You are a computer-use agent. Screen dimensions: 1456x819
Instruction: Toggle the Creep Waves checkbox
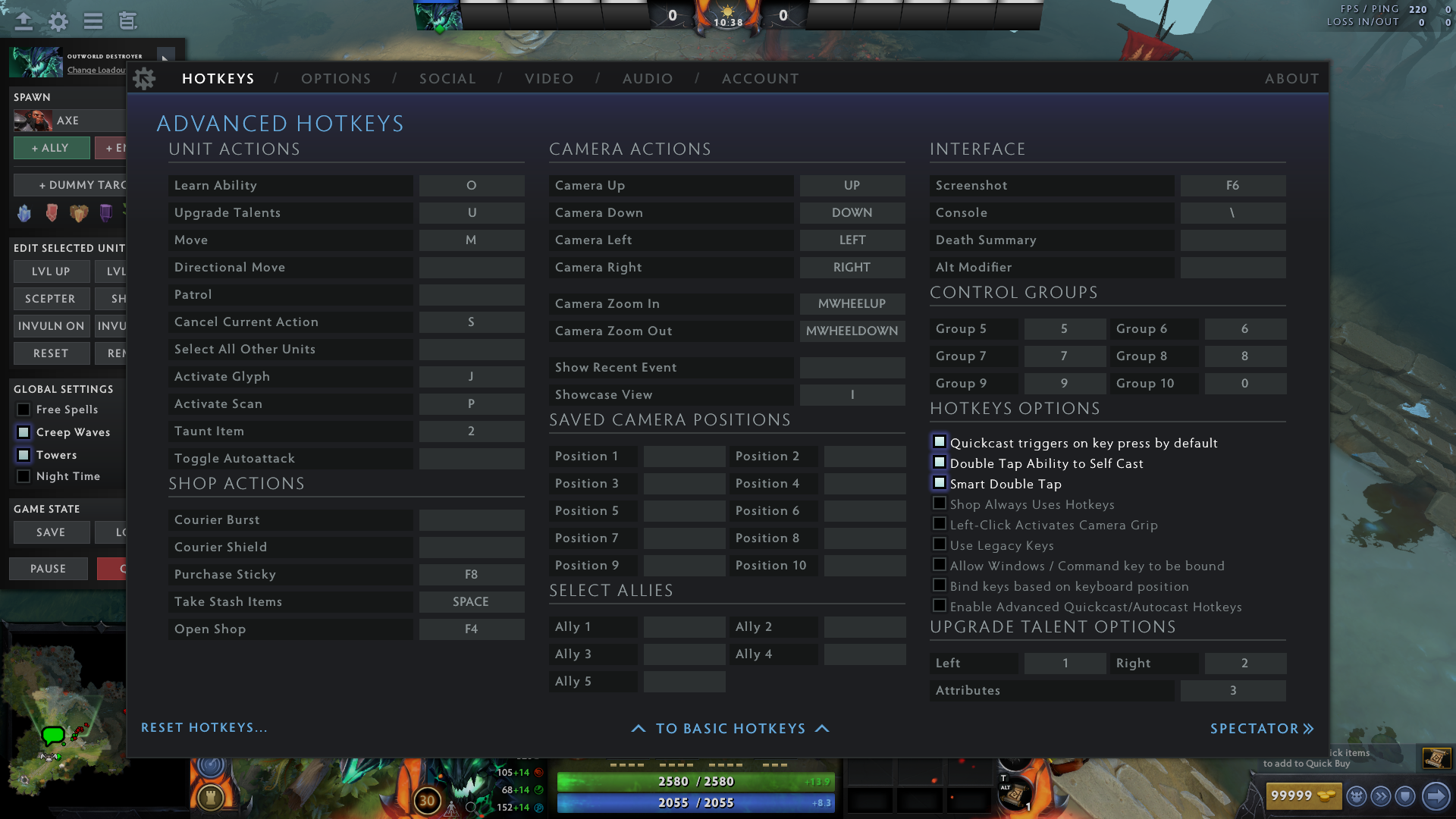(24, 432)
